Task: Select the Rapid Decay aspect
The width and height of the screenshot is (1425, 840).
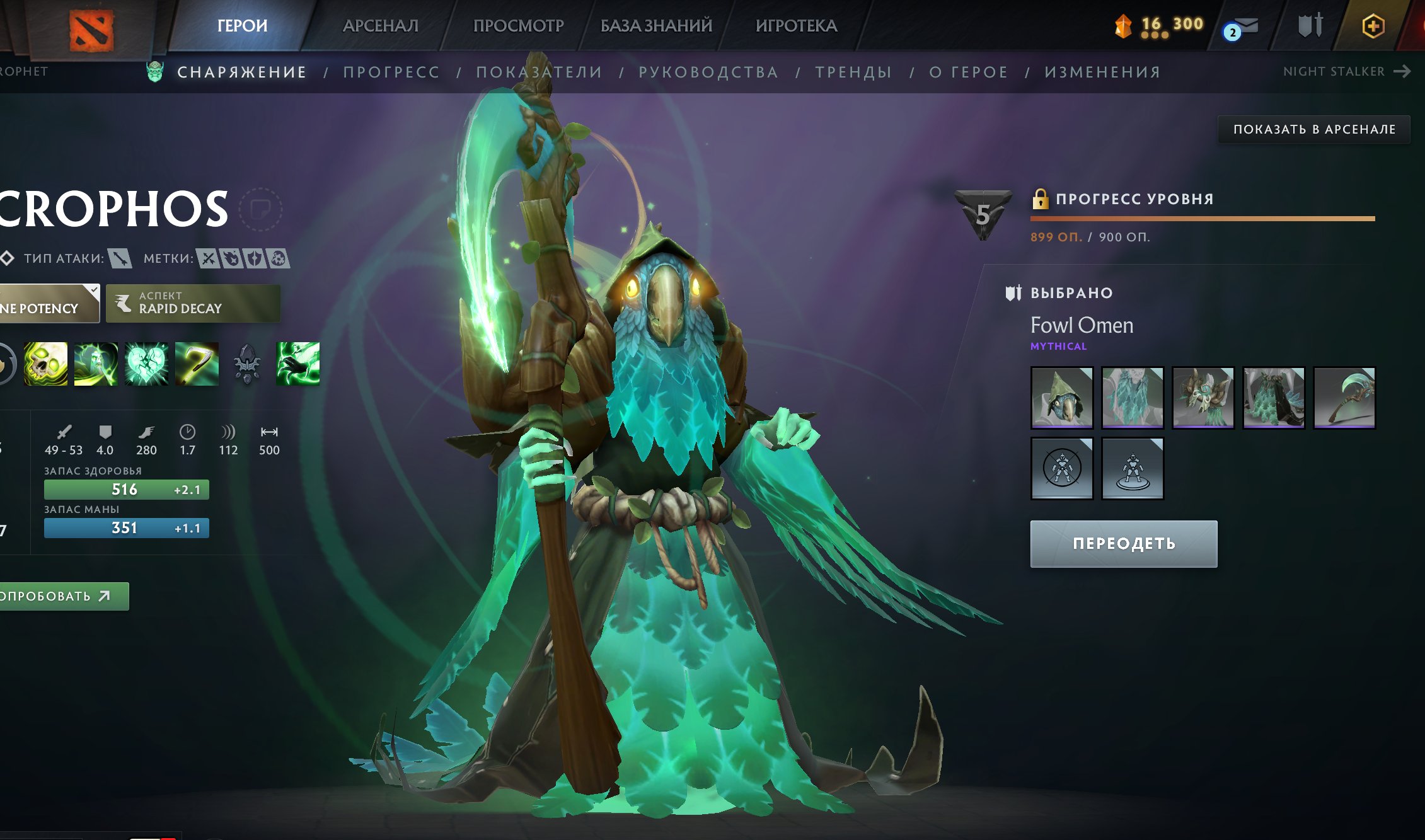Action: click(x=193, y=303)
